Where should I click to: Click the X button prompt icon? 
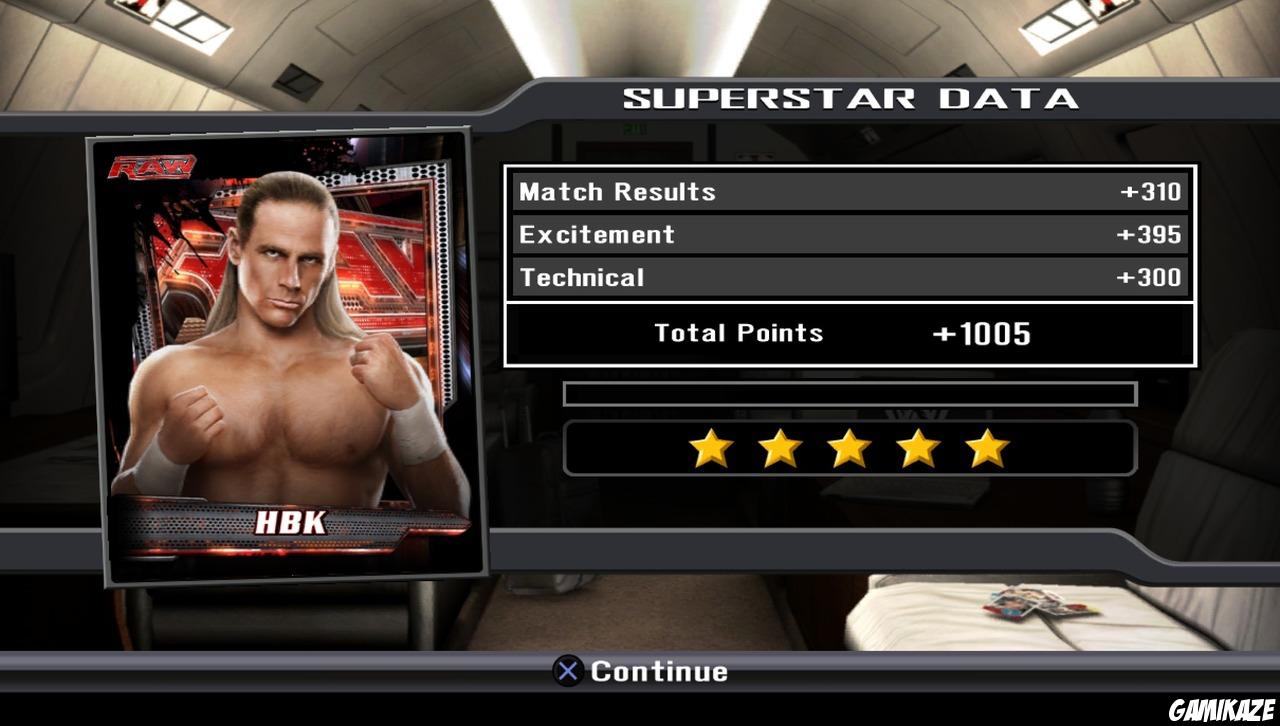pyautogui.click(x=566, y=672)
